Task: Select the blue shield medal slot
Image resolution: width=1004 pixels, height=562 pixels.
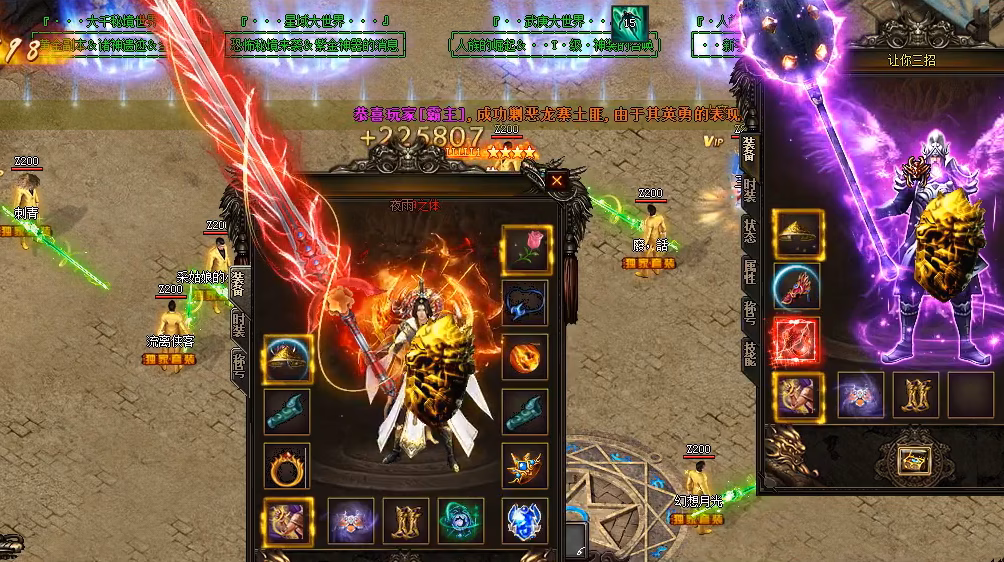Action: (525, 520)
